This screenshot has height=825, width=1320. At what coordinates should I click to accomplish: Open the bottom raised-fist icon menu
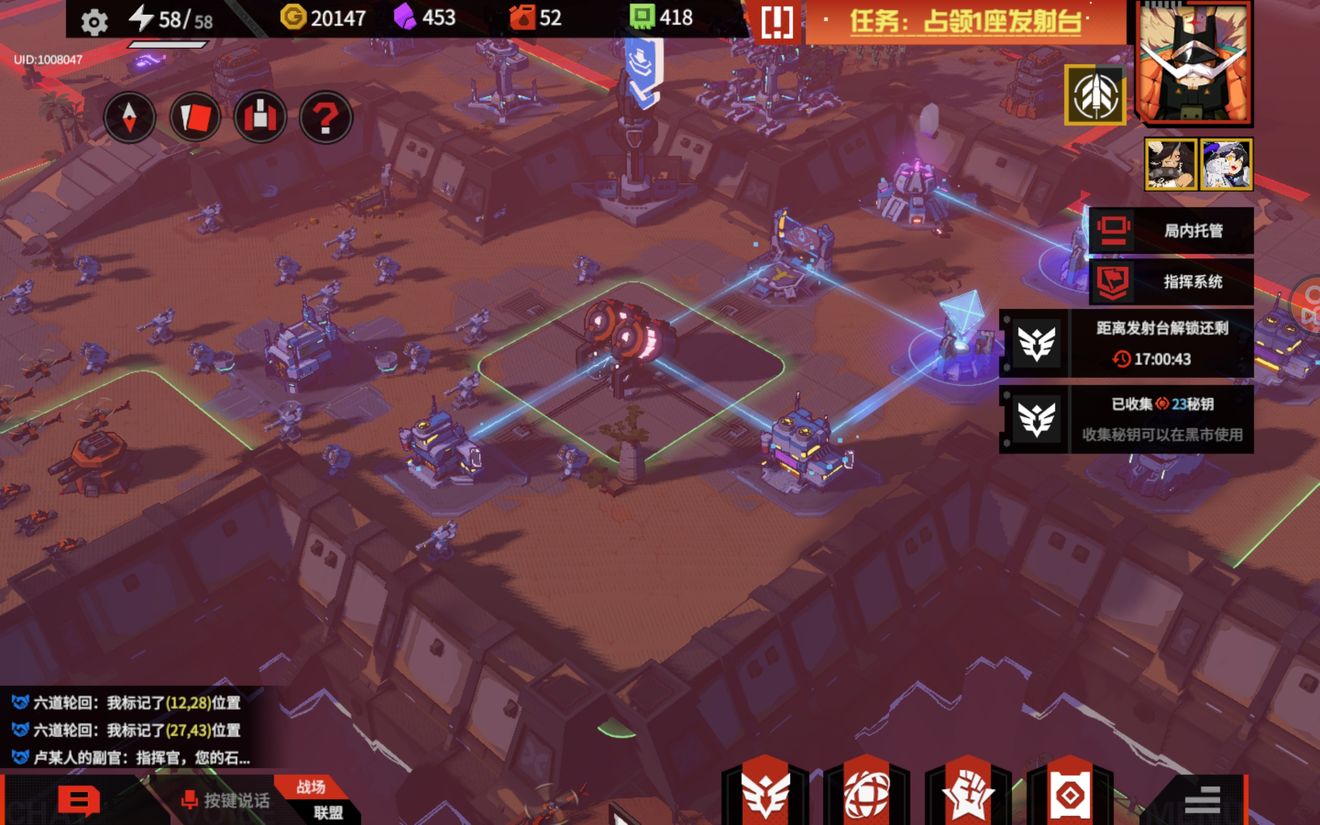click(968, 795)
